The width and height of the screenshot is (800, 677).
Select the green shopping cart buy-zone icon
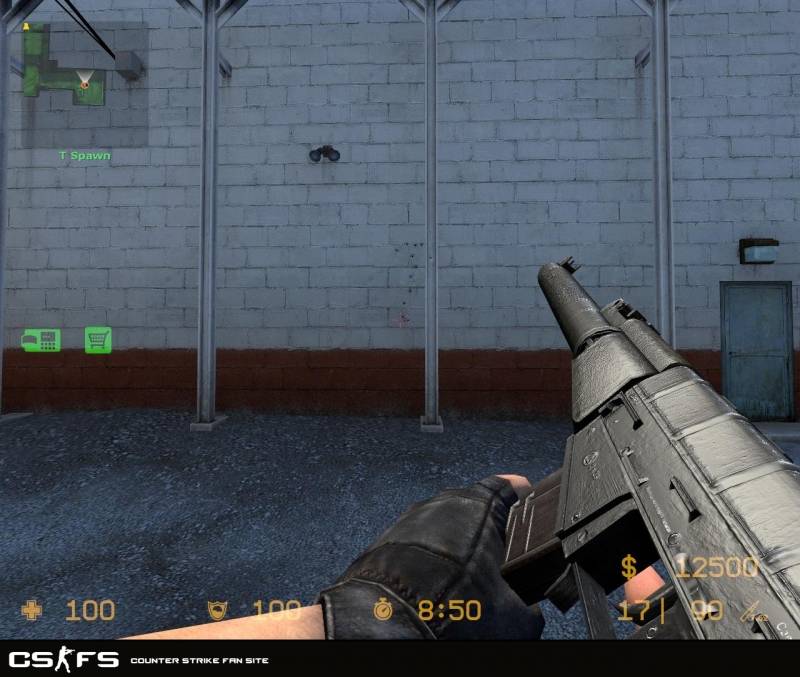click(x=98, y=340)
